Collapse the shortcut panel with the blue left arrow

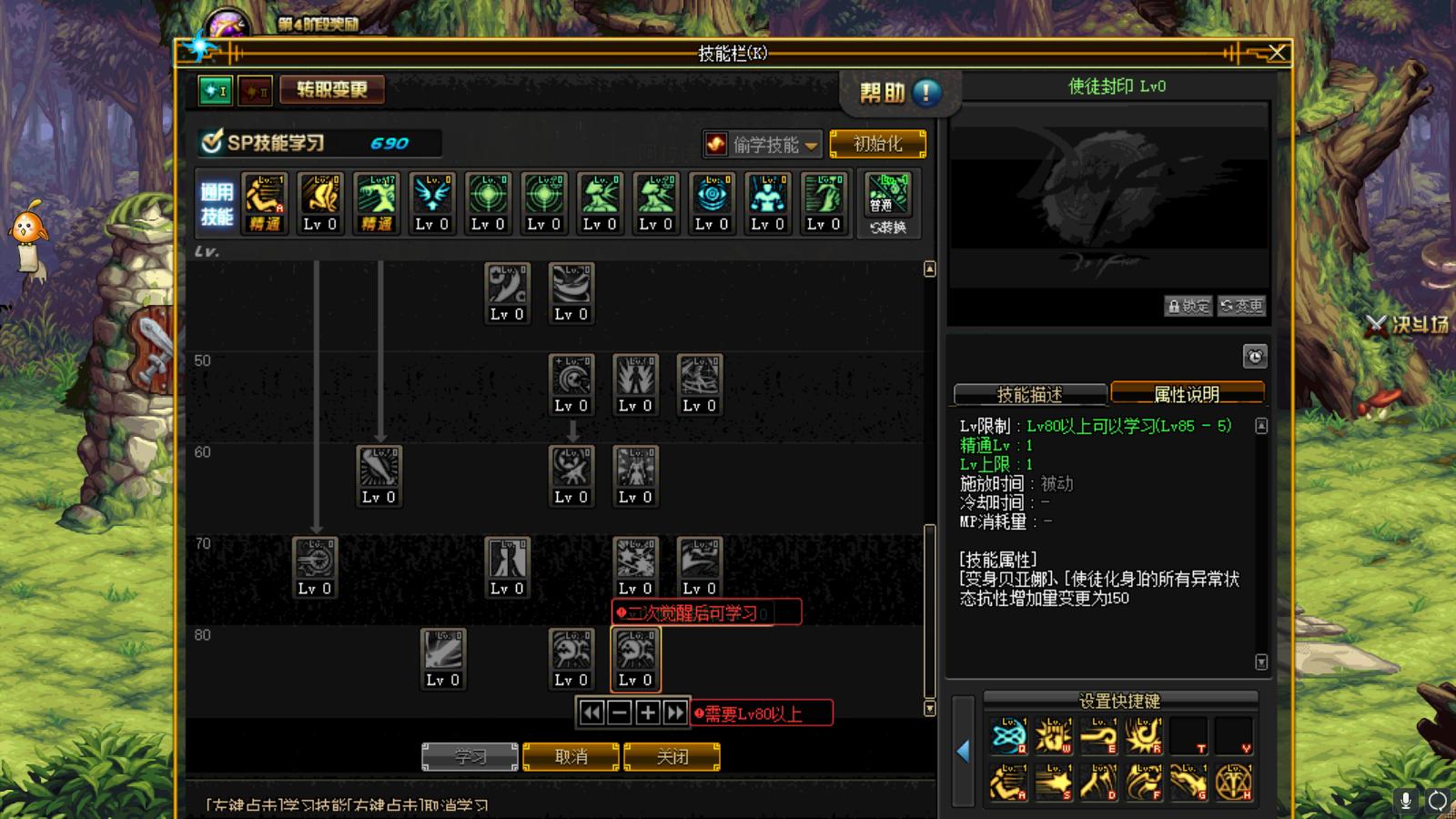964,752
